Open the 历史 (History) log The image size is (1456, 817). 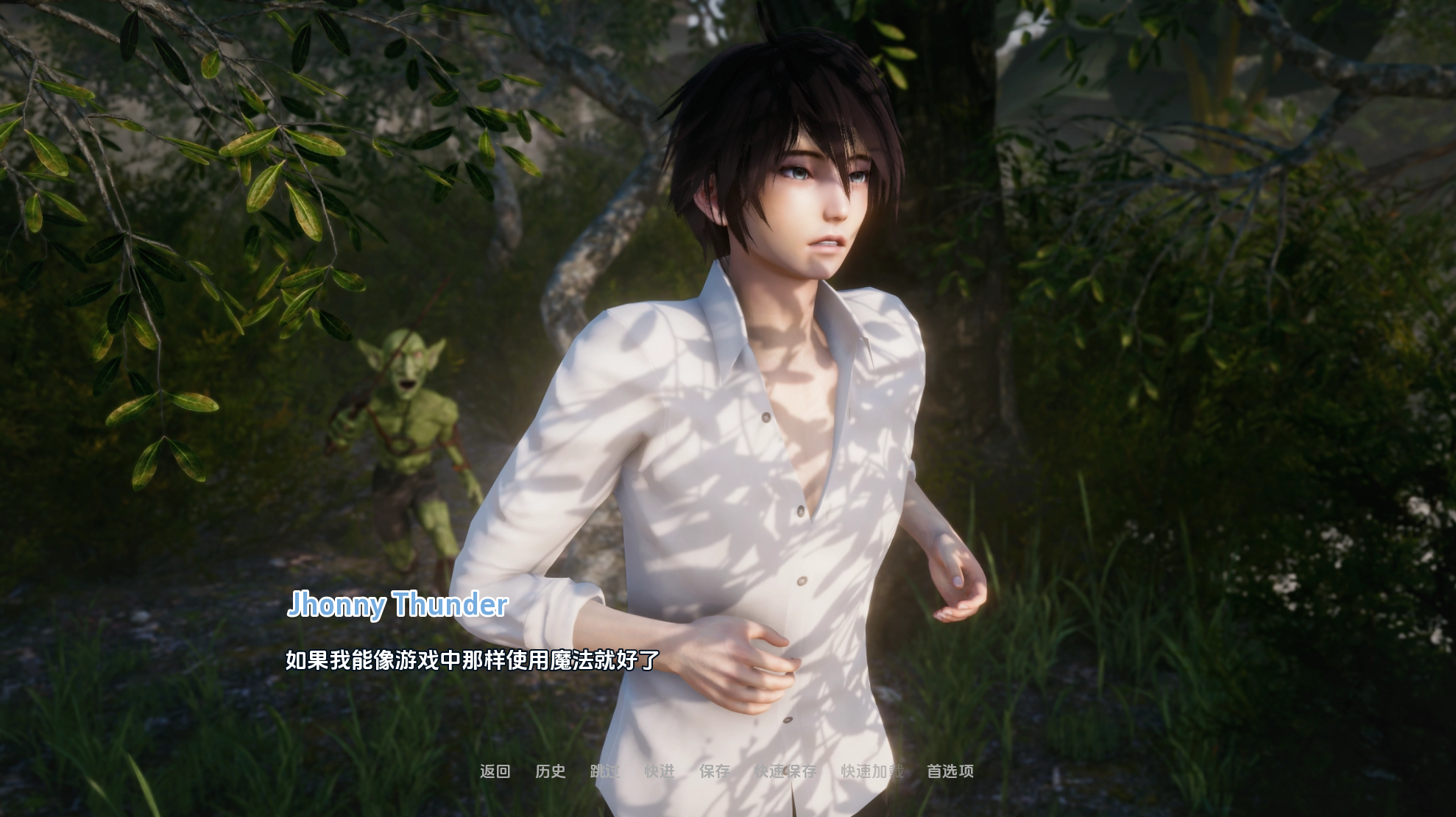tap(550, 771)
